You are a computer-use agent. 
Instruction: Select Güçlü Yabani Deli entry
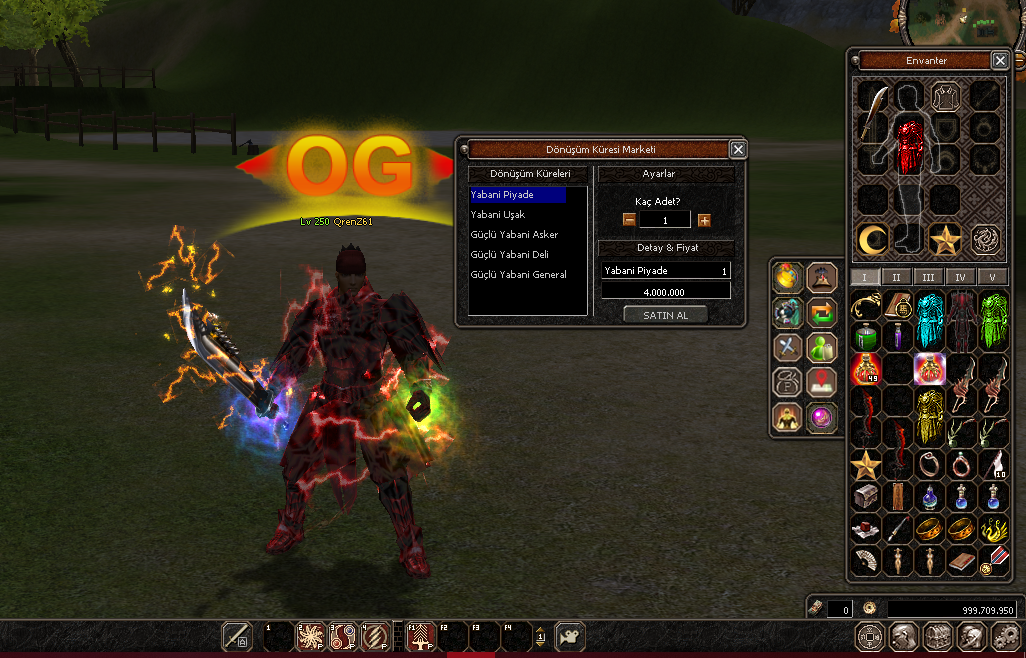(x=510, y=255)
